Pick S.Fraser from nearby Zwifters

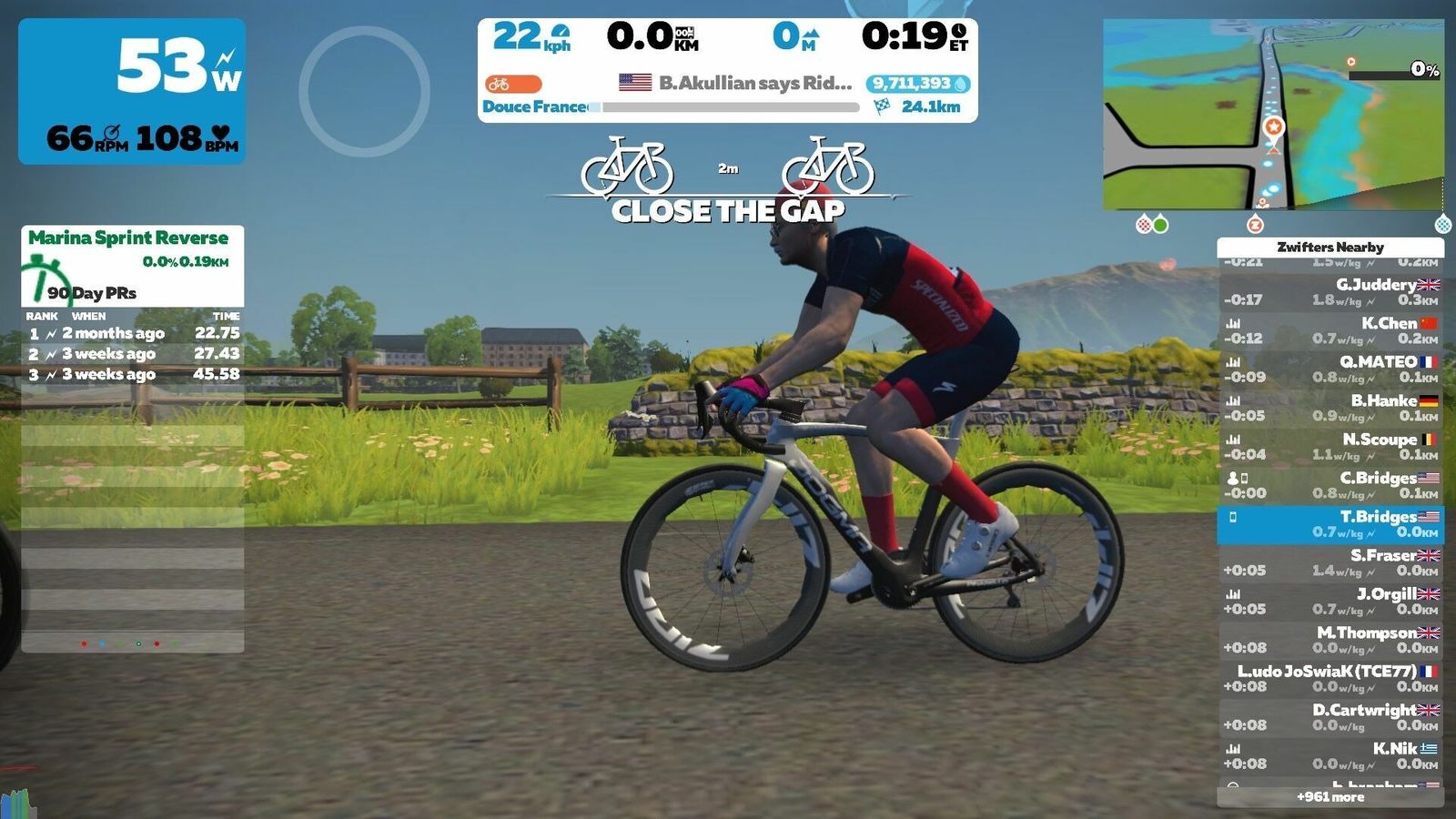(1330, 563)
